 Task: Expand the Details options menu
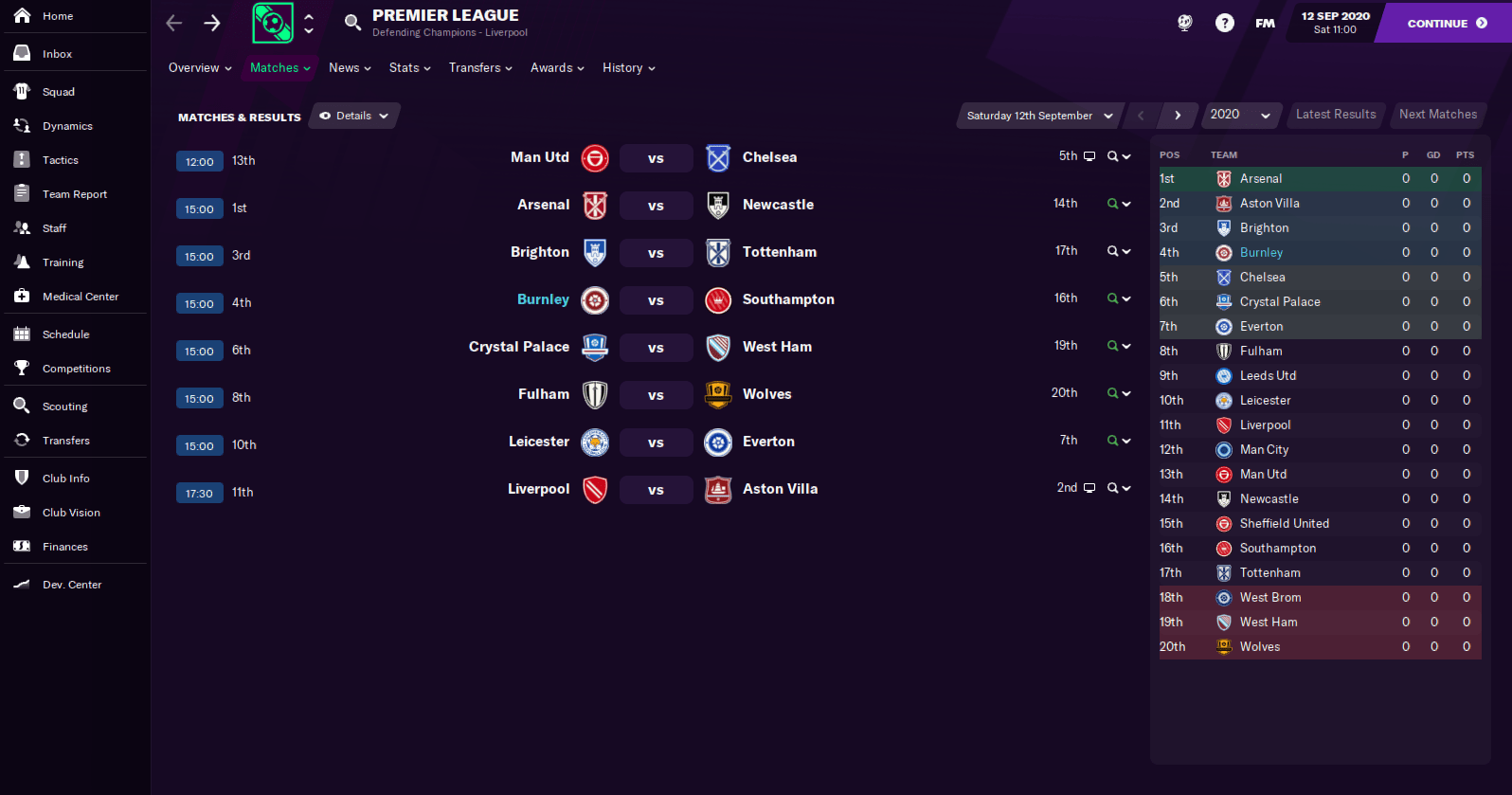point(353,115)
